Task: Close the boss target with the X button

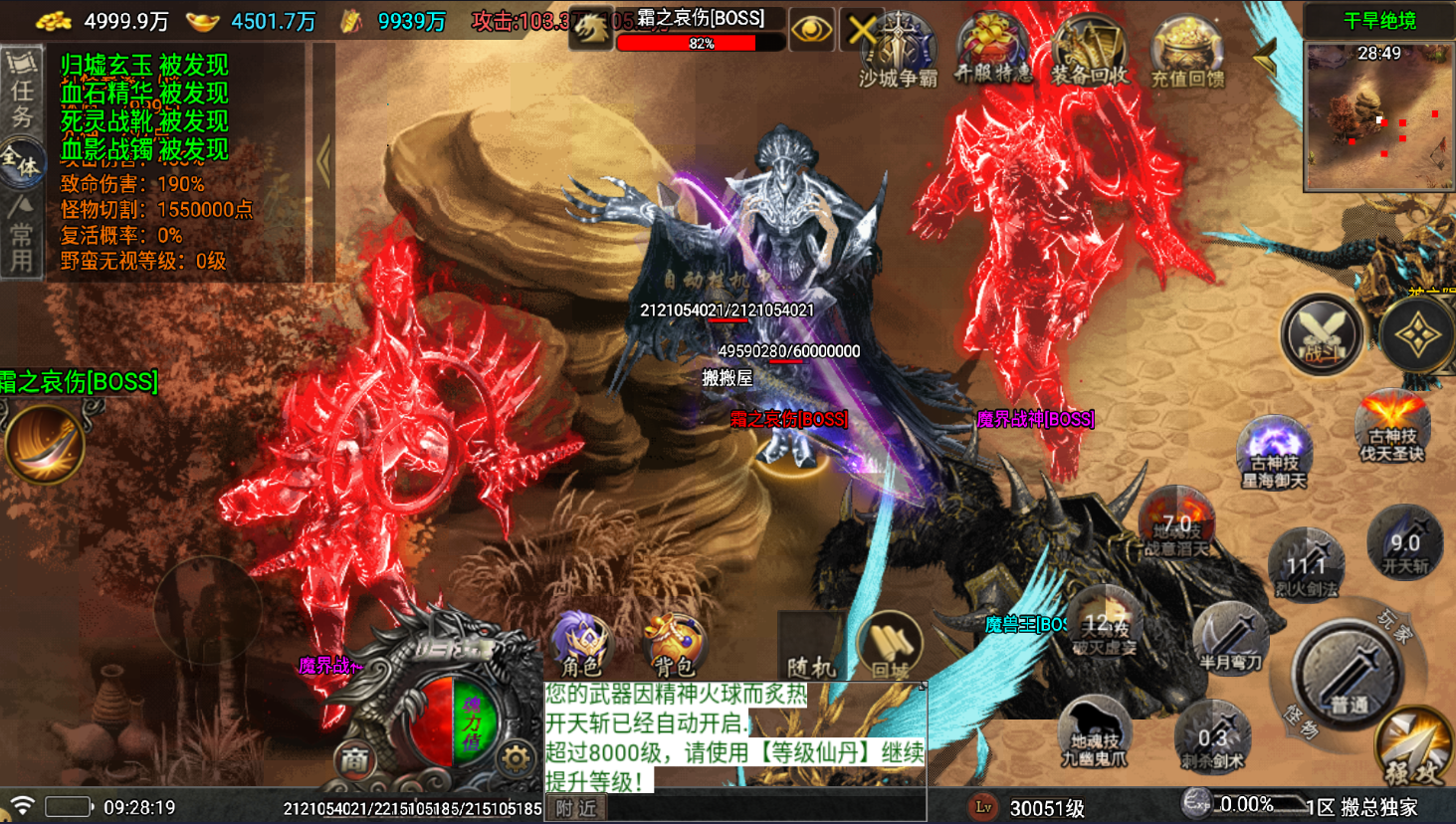Action: tap(861, 30)
